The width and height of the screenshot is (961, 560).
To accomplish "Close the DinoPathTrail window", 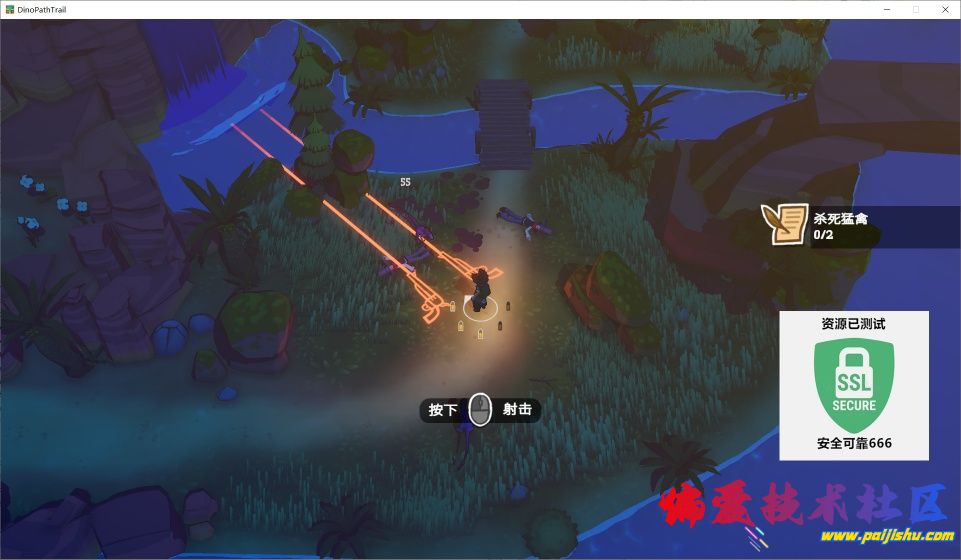I will click(x=943, y=9).
